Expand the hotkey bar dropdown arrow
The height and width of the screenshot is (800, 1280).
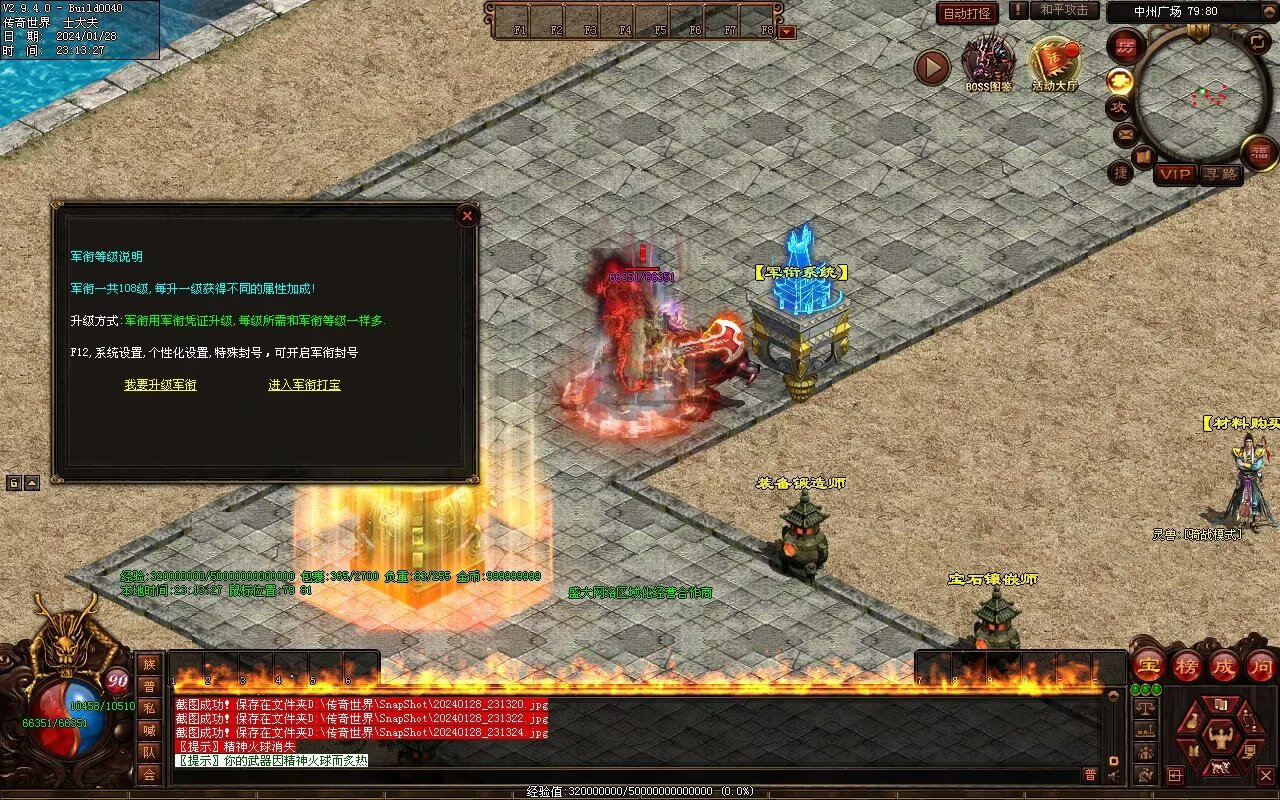tap(787, 32)
